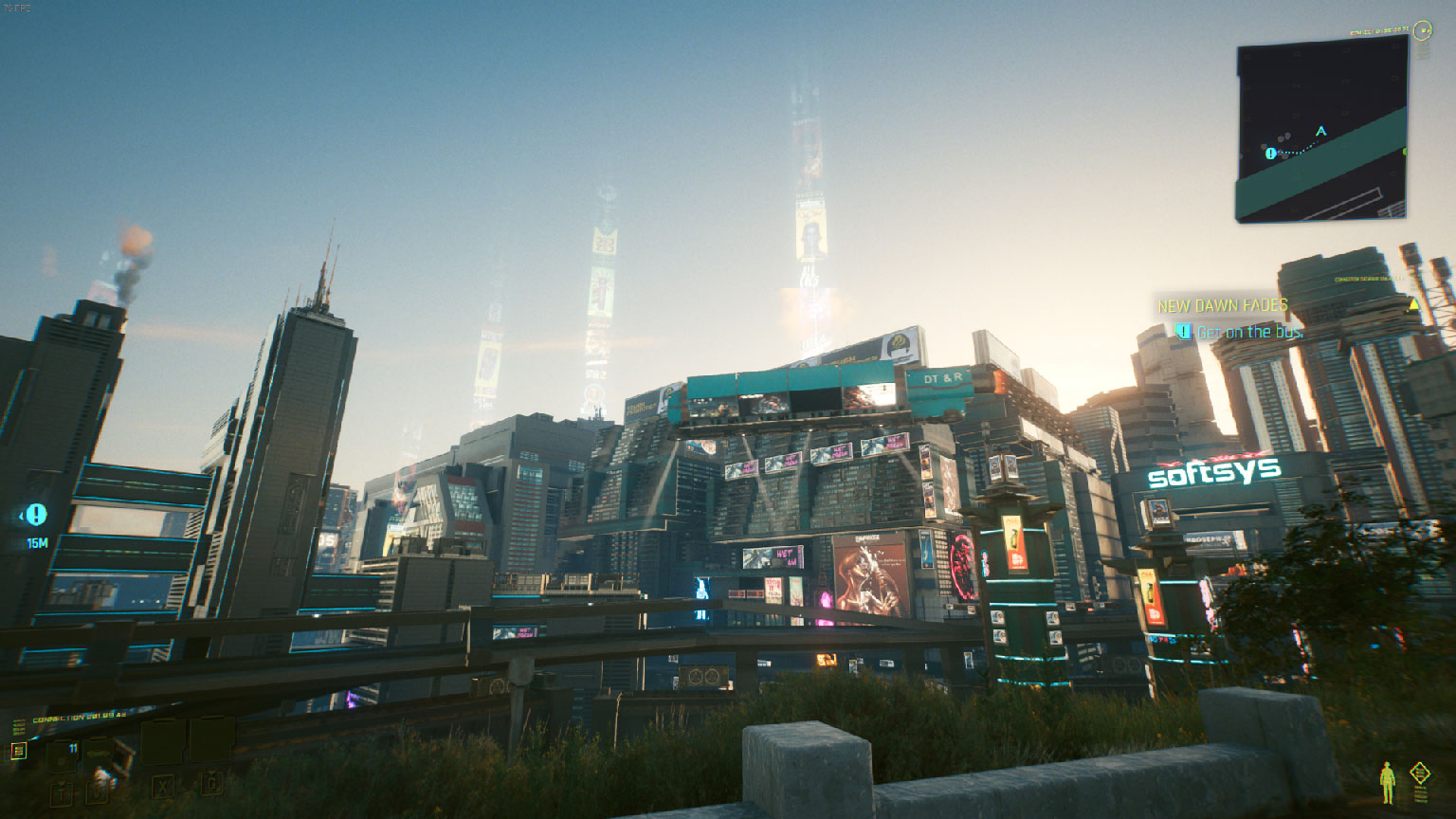Click the yellow standing figure stance icon
This screenshot has width=1456, height=819.
click(x=1389, y=782)
